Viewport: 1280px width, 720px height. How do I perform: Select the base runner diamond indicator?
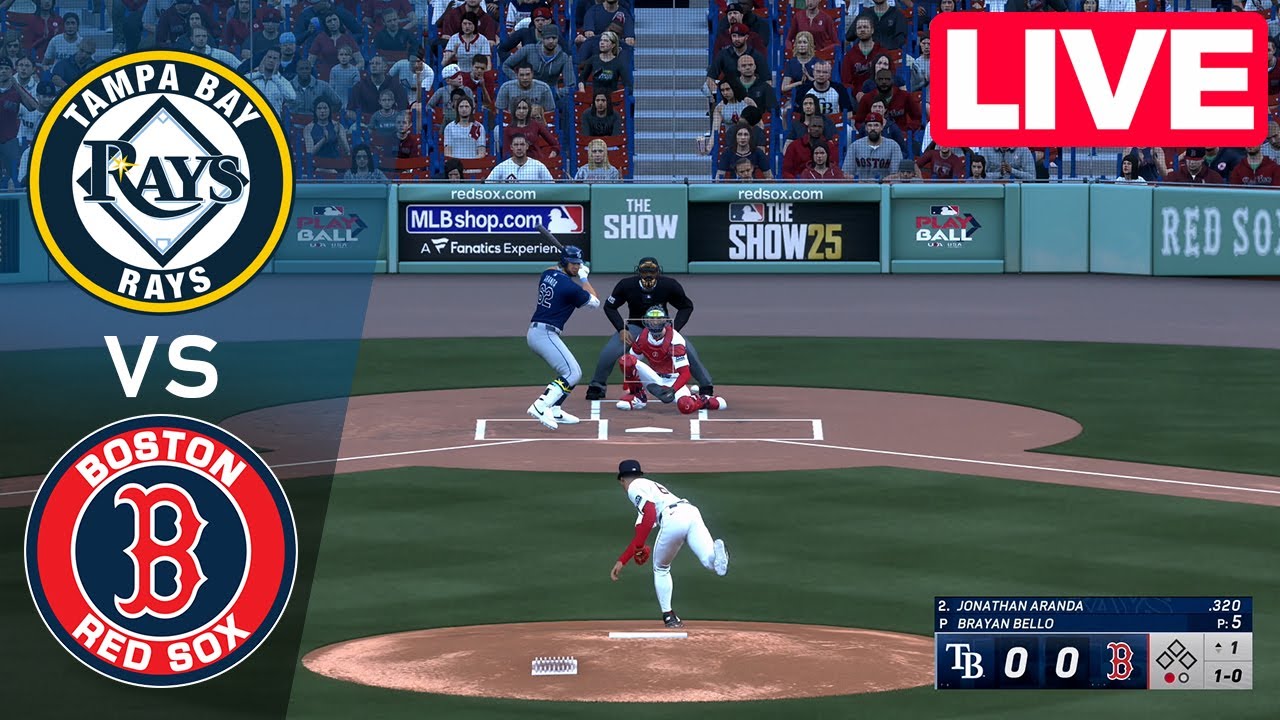tap(1176, 655)
